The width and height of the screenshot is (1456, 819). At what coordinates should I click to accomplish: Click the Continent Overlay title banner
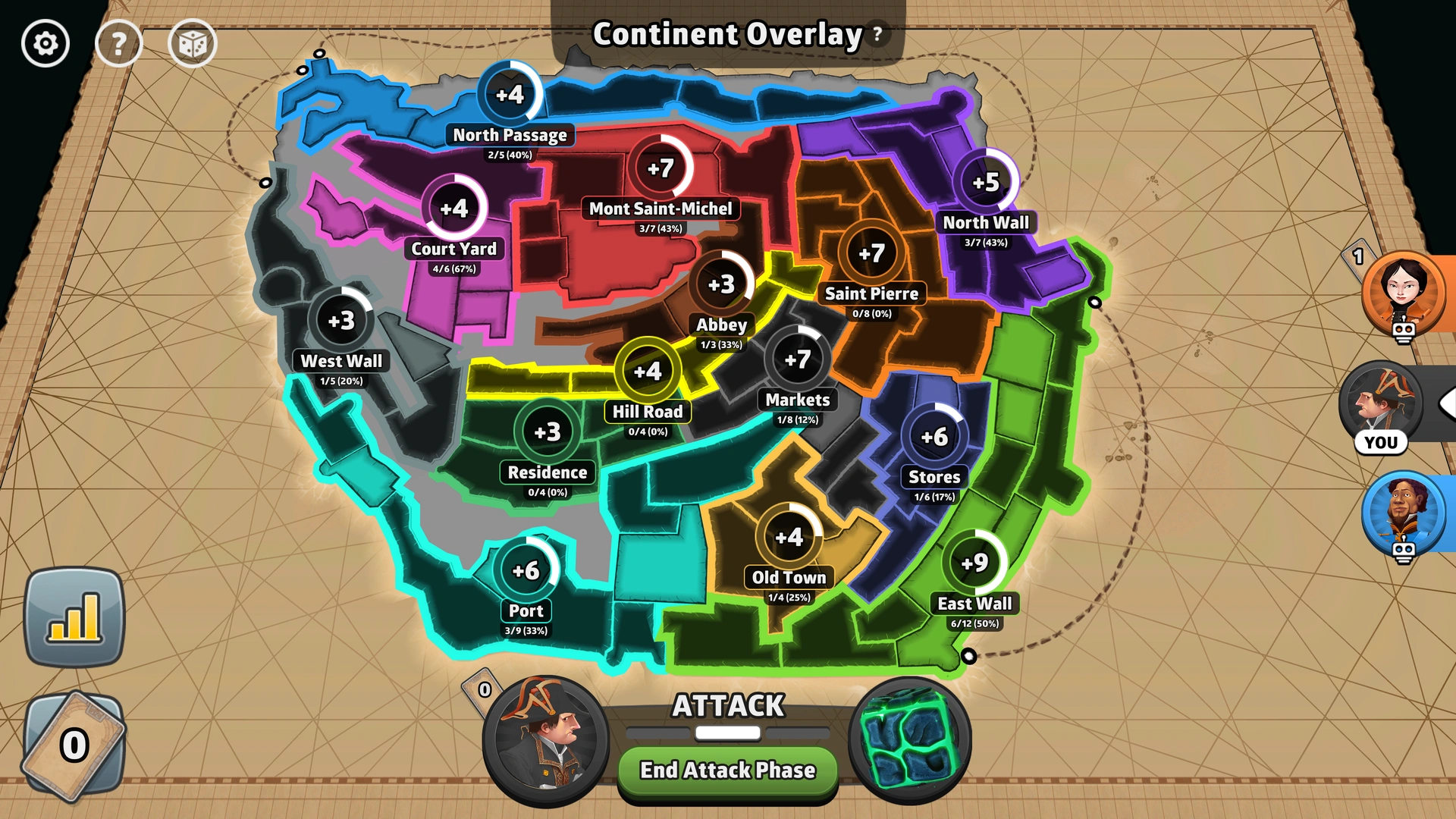click(x=726, y=33)
